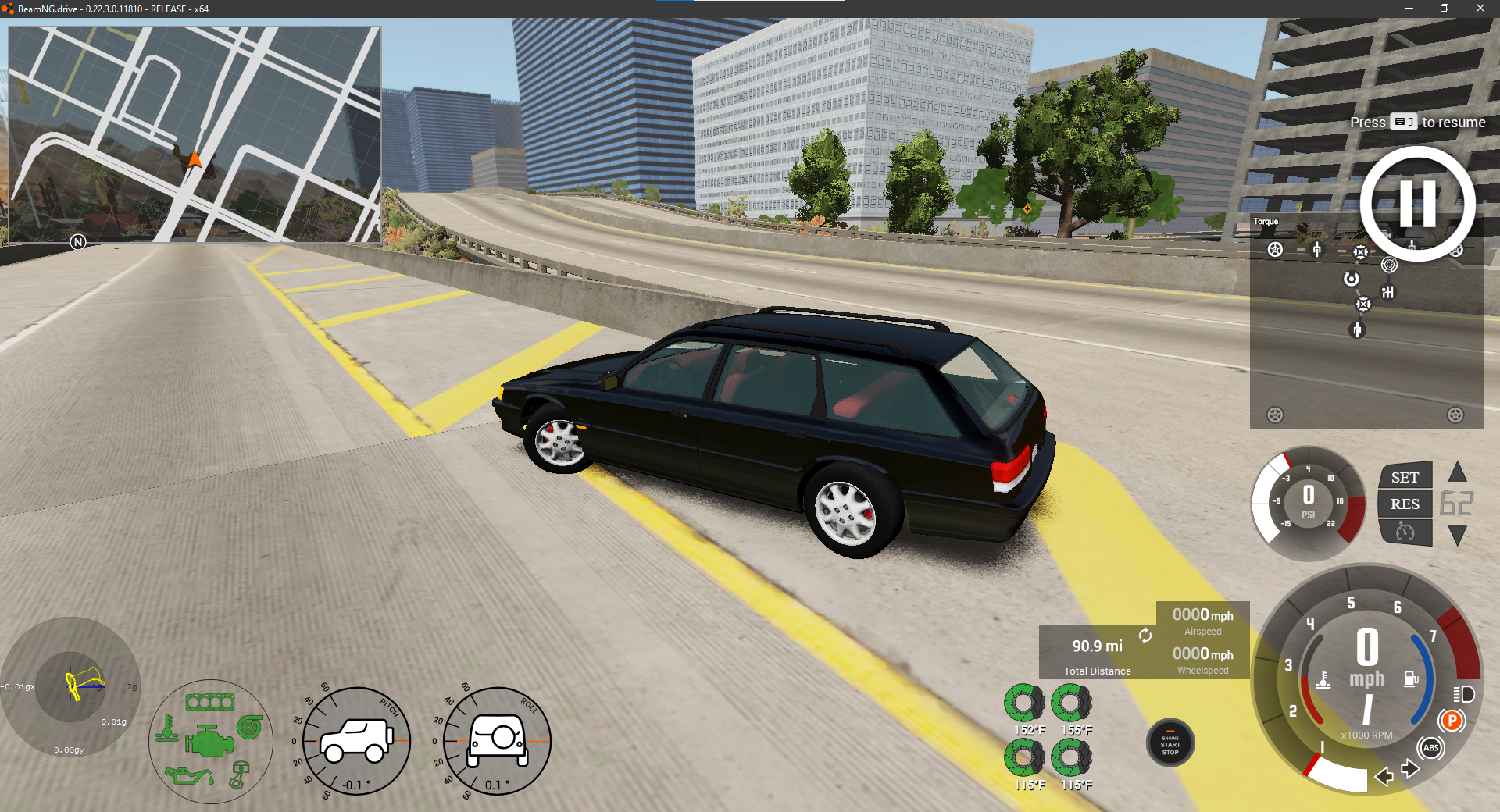Increase cruise control target speed with up arrow
Viewport: 1500px width, 812px height.
[x=1457, y=472]
